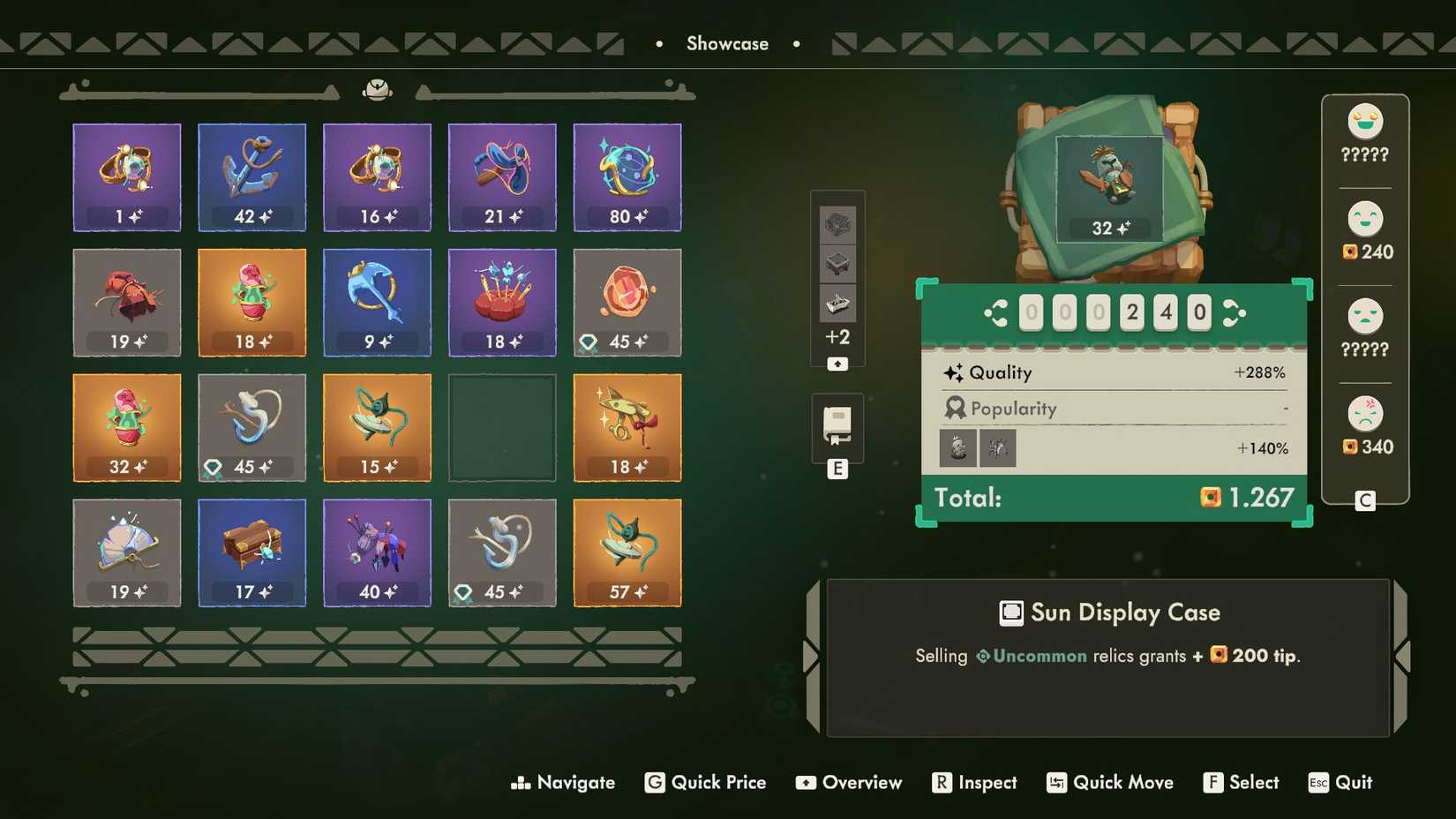
Task: Select the middle display case variant icon
Action: point(837,264)
